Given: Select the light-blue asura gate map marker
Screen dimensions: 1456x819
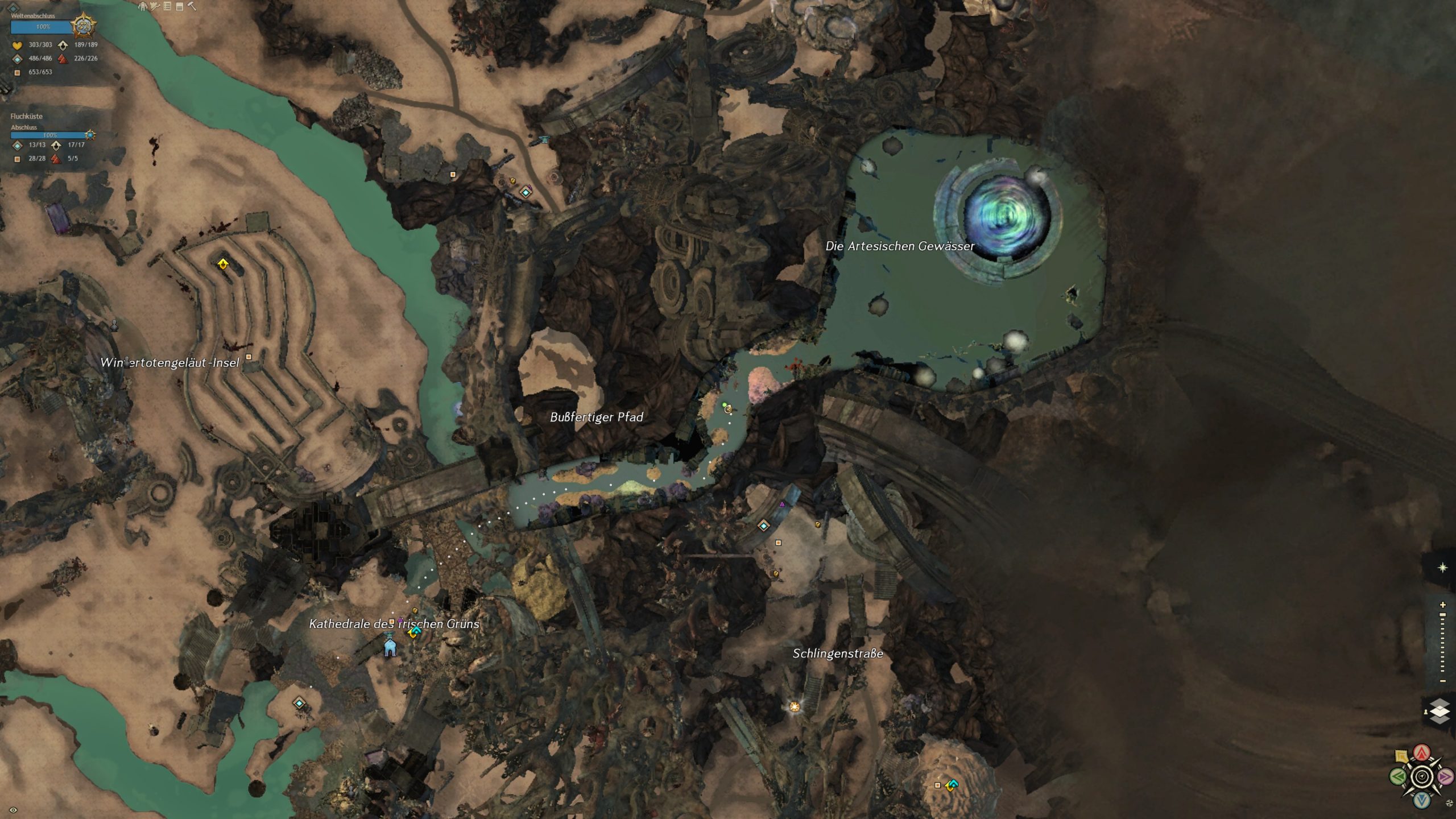Looking at the screenshot, I should [390, 647].
